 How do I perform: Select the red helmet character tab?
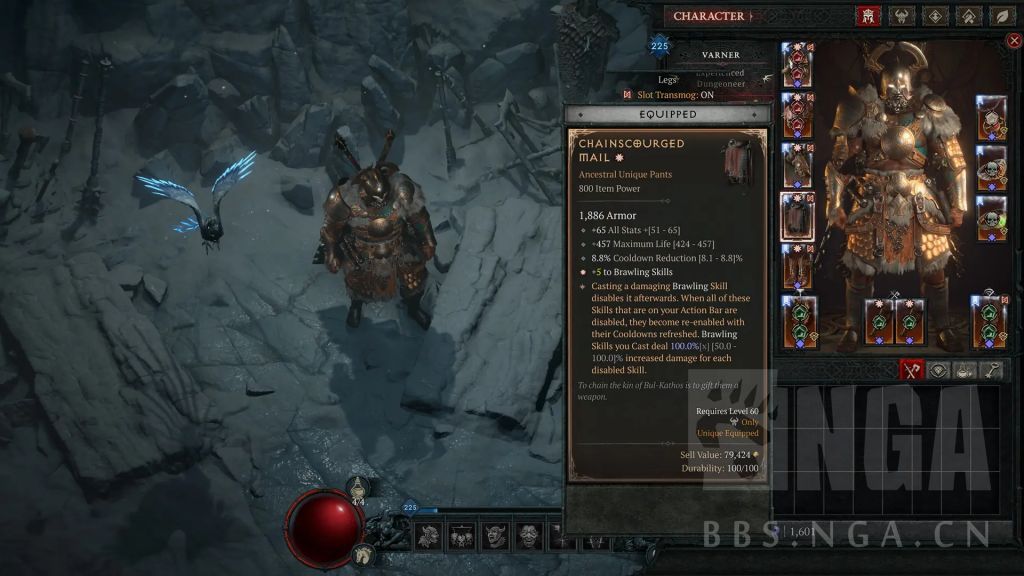[867, 16]
